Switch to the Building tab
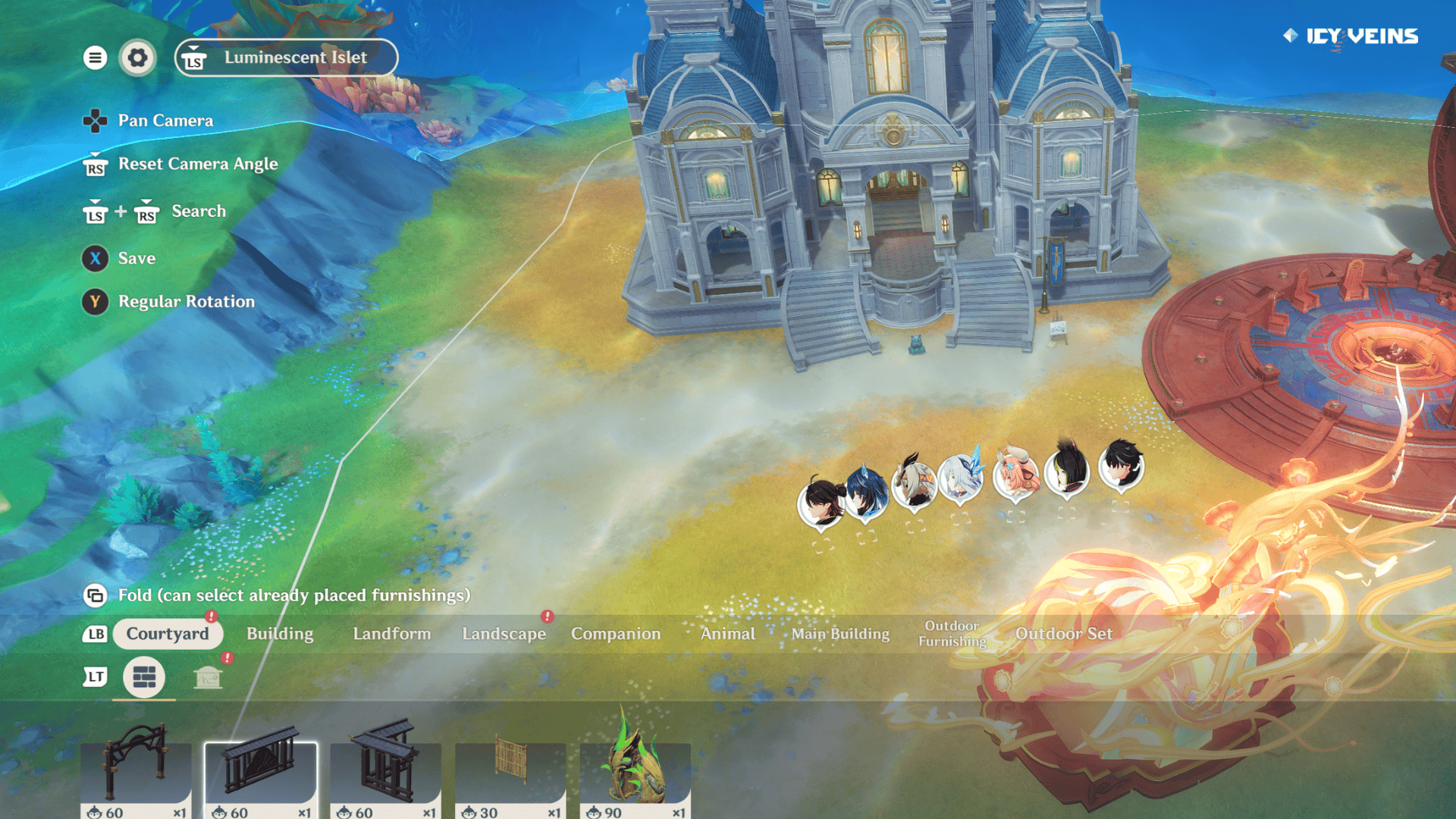The image size is (1456, 819). click(x=280, y=634)
